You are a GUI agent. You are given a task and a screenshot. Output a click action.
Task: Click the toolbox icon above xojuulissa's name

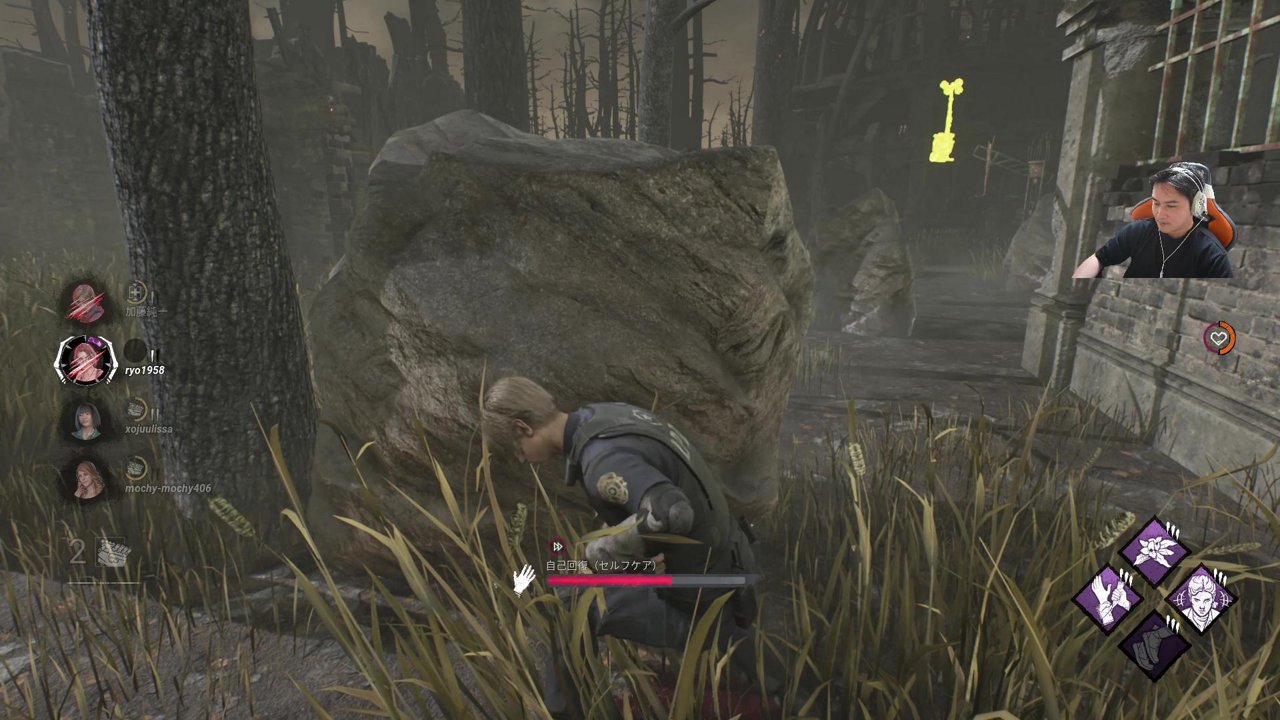[x=137, y=409]
